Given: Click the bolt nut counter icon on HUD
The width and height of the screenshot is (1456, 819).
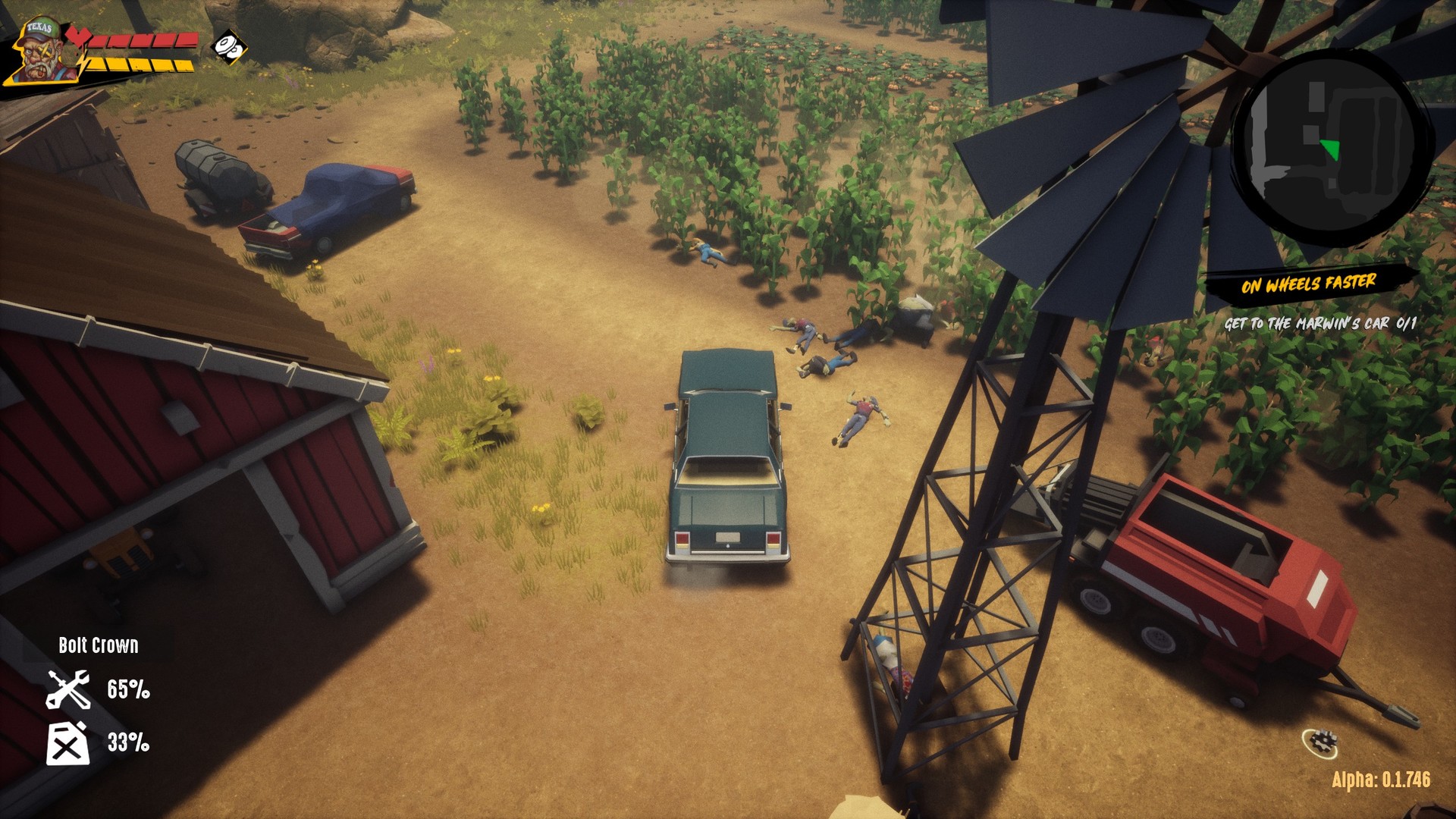Looking at the screenshot, I should click(230, 47).
